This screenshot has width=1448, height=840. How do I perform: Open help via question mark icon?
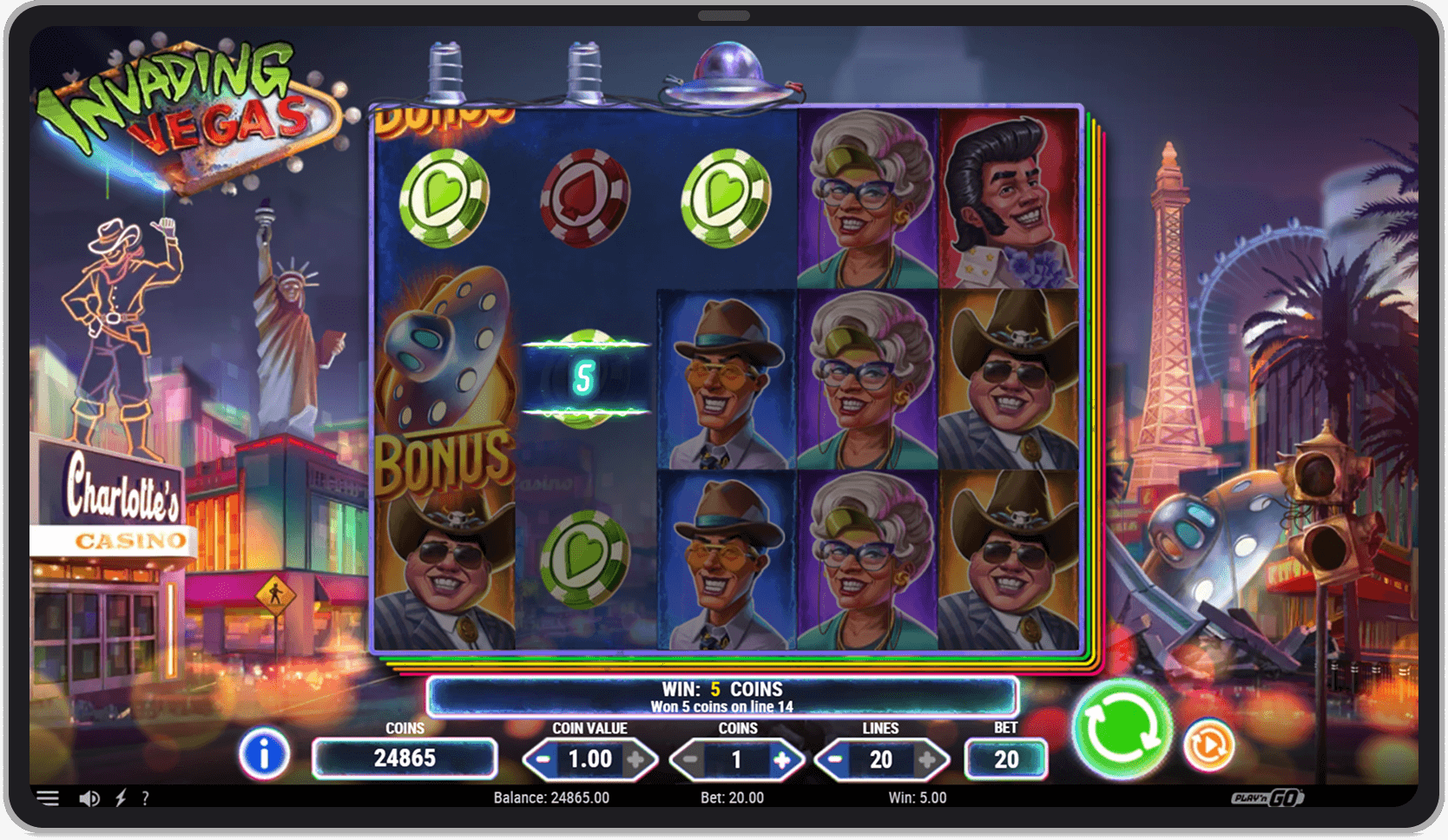tap(146, 797)
